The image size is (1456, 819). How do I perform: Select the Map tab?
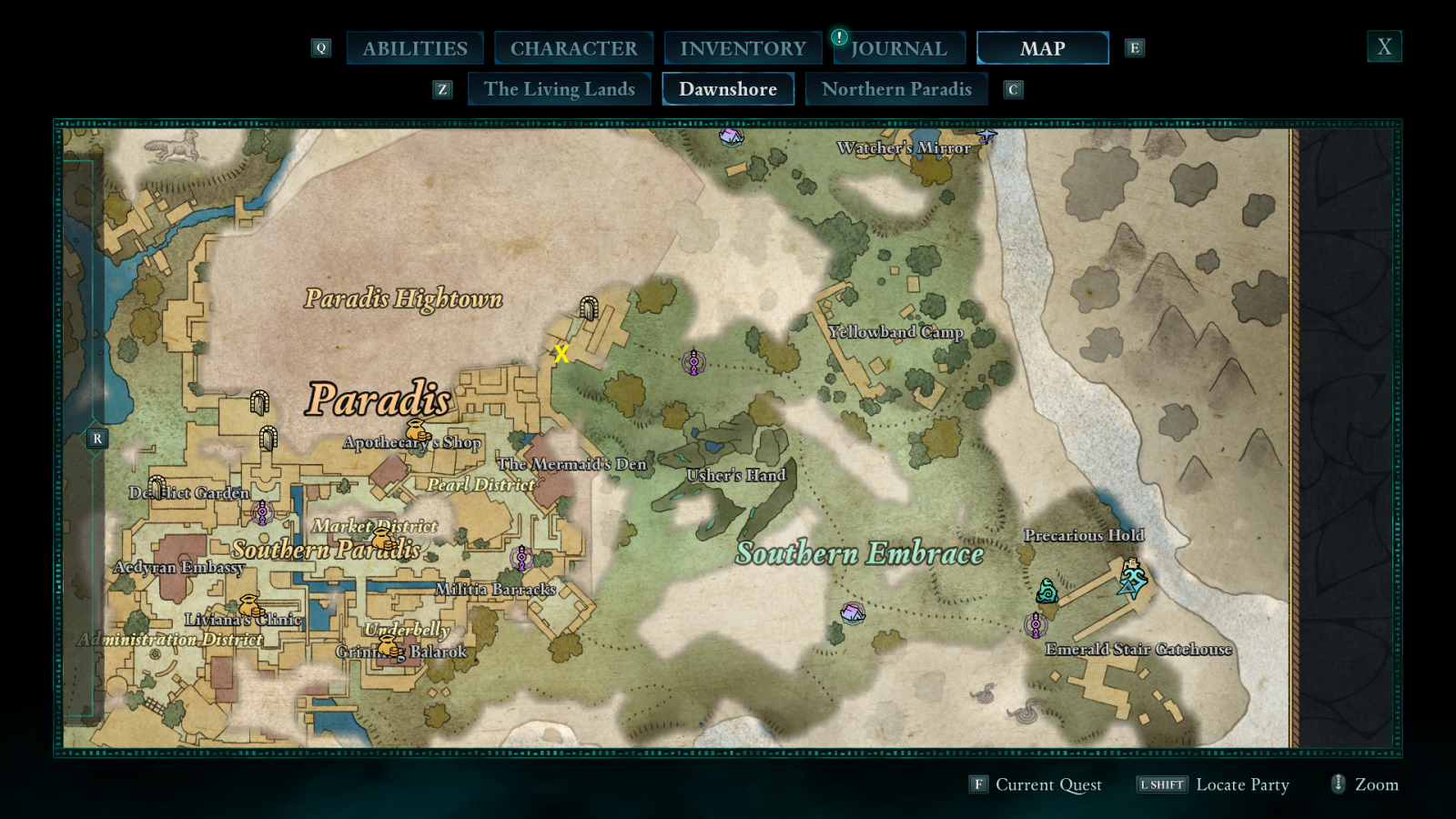(1042, 48)
